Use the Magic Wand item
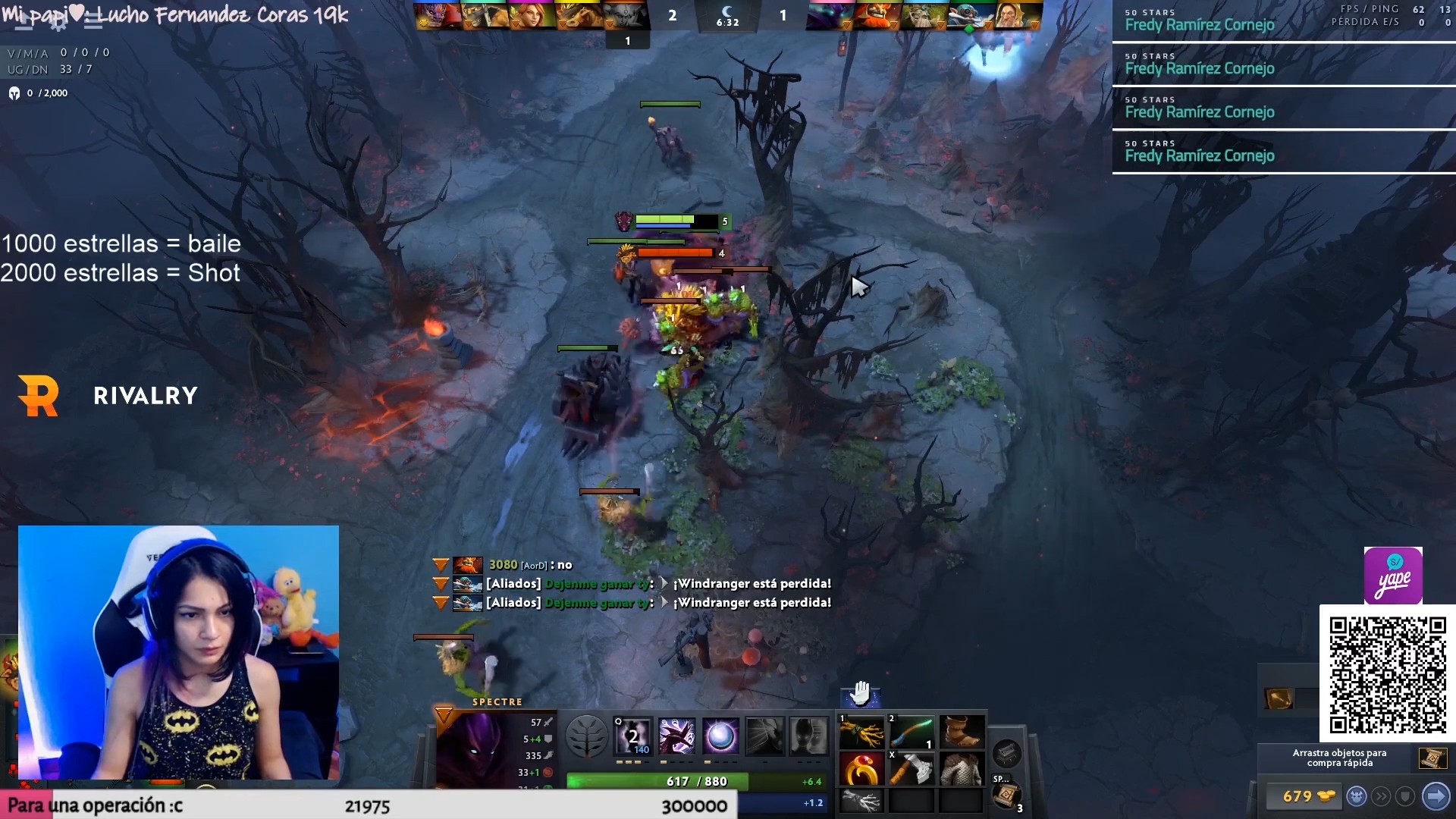Screen dimensions: 1456x819 point(912,733)
